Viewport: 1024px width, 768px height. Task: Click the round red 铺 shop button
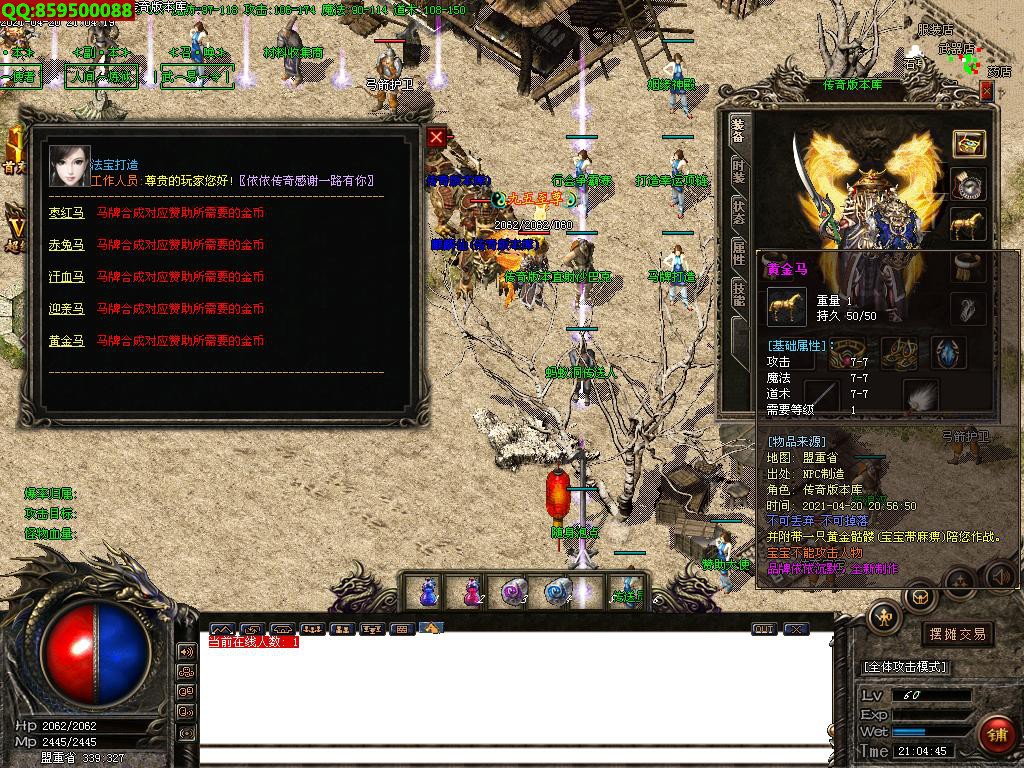tap(996, 732)
